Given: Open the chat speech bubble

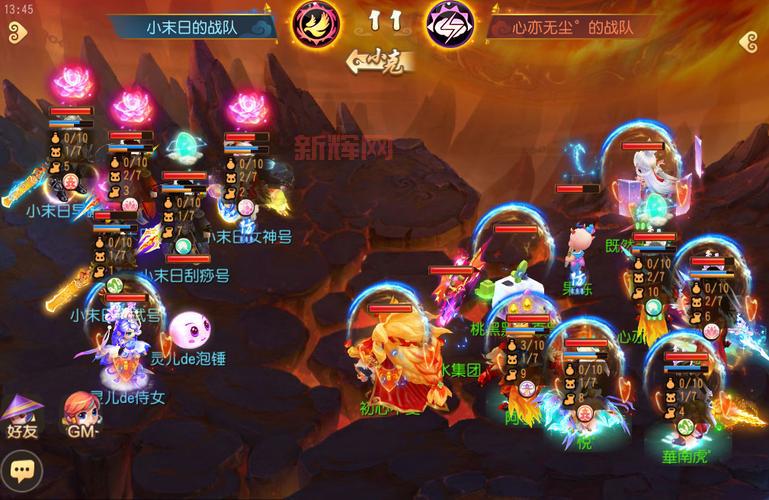Looking at the screenshot, I should [18, 468].
